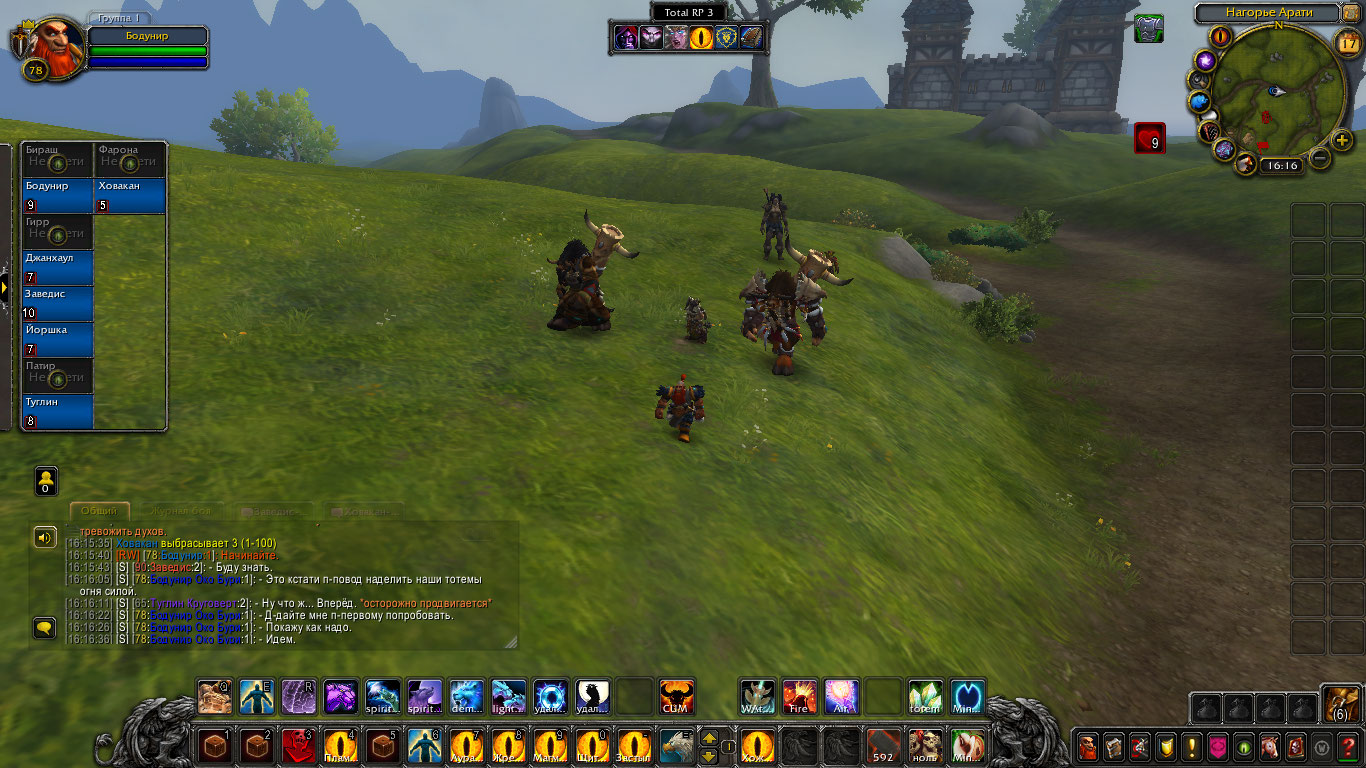Open the chat menu speech bubble button

[45, 628]
